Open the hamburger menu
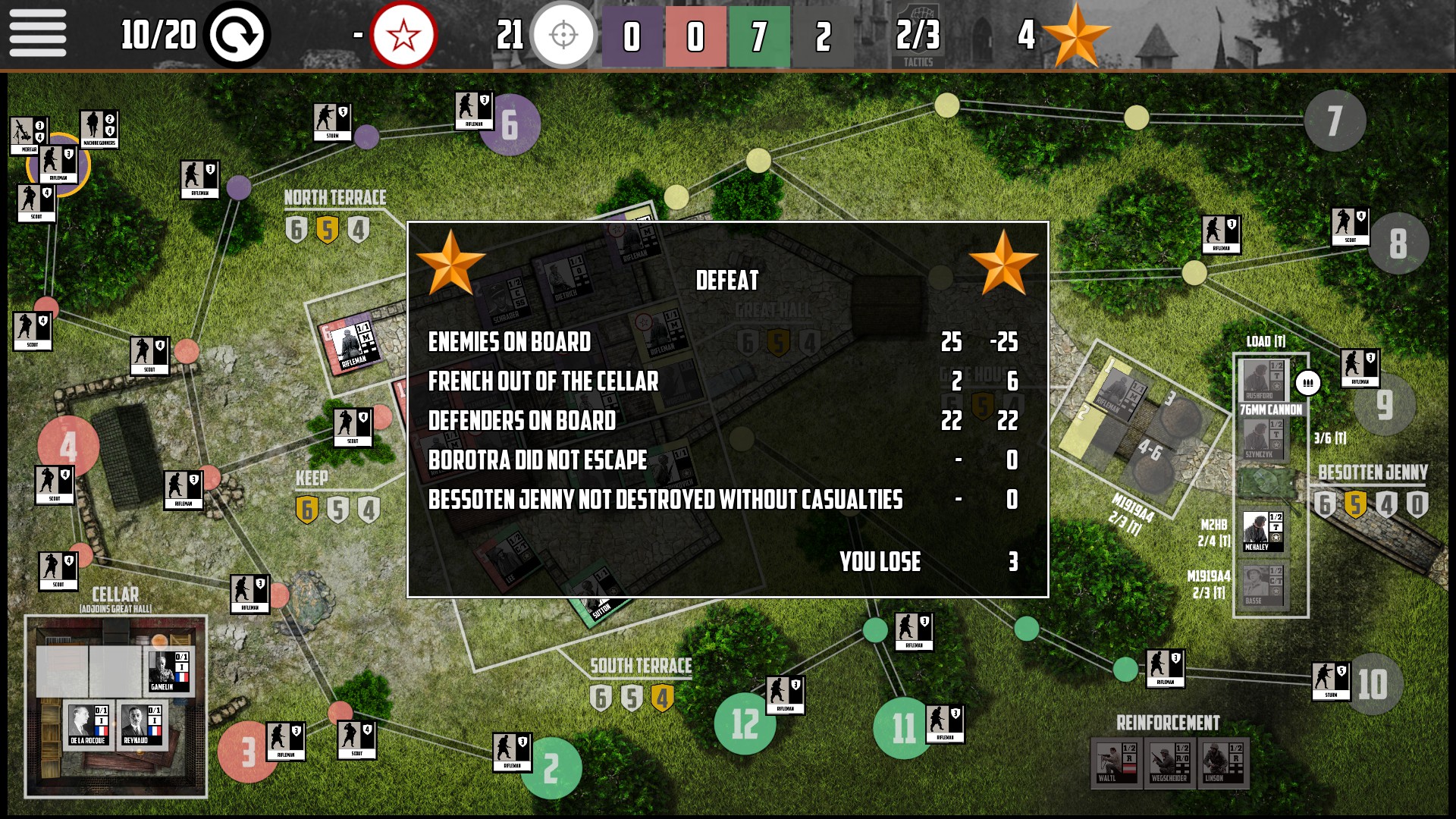1456x819 pixels. coord(37,34)
